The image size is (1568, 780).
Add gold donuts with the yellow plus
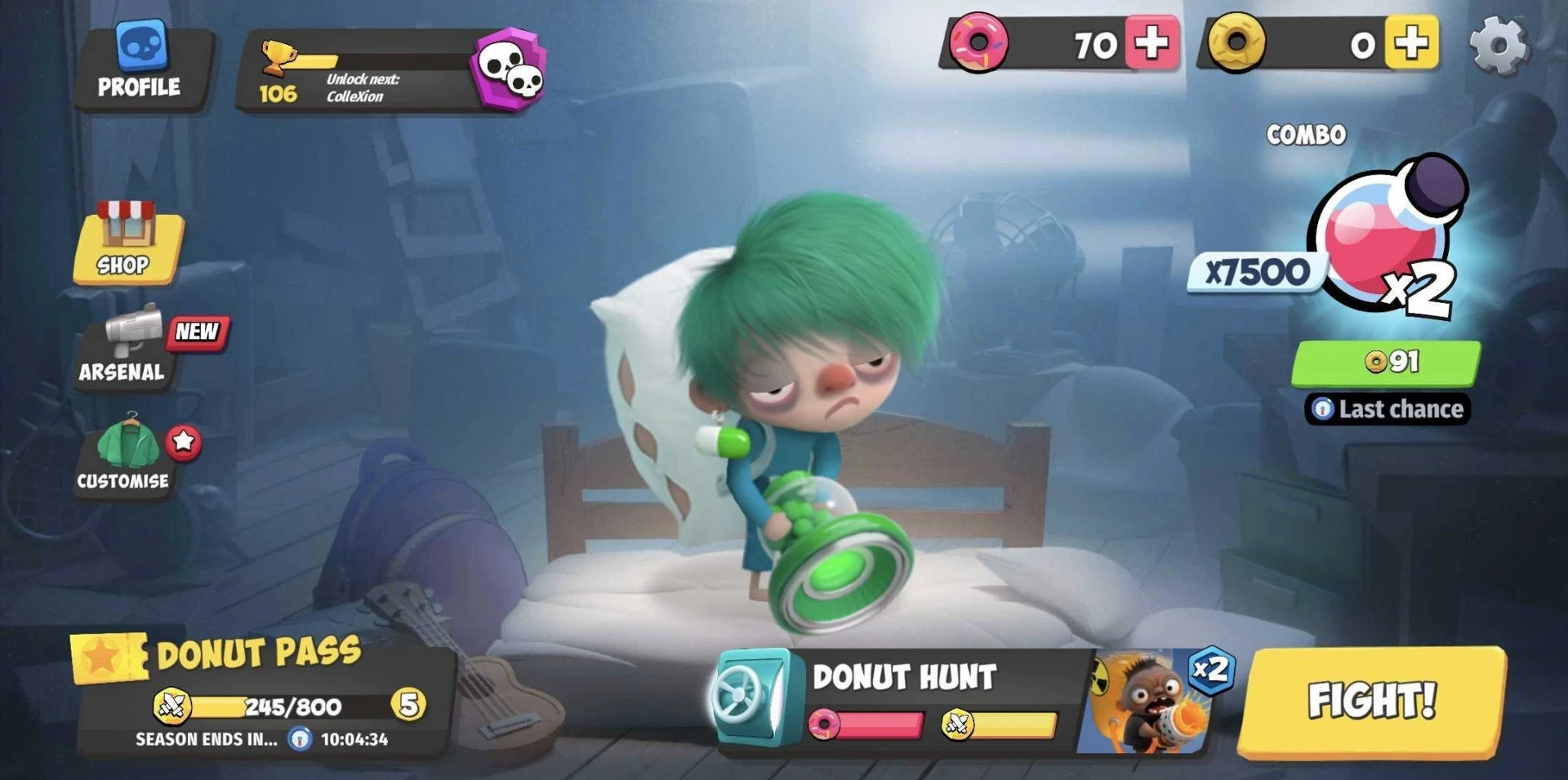(x=1411, y=43)
